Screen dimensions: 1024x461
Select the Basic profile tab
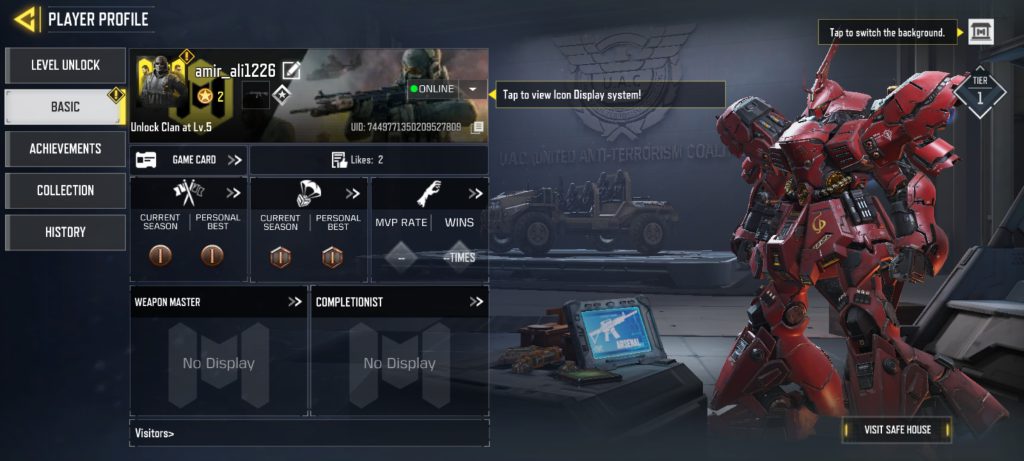[x=65, y=107]
